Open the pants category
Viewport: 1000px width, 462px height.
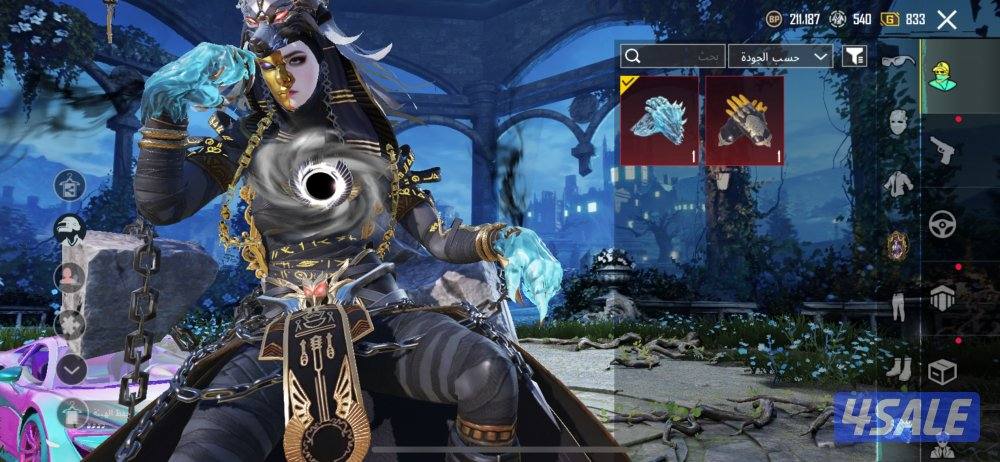pos(897,304)
